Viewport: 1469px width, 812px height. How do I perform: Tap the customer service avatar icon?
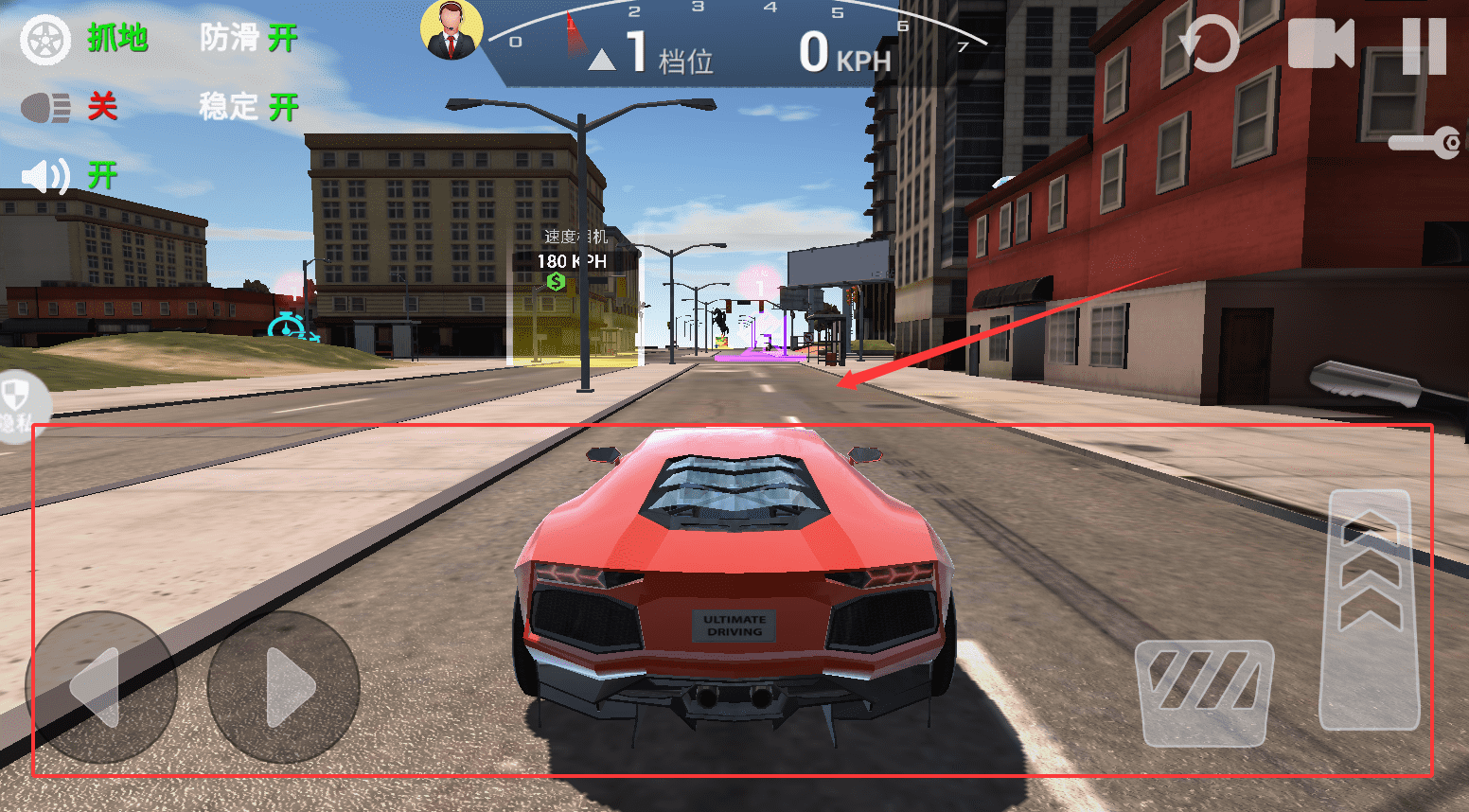click(x=451, y=30)
